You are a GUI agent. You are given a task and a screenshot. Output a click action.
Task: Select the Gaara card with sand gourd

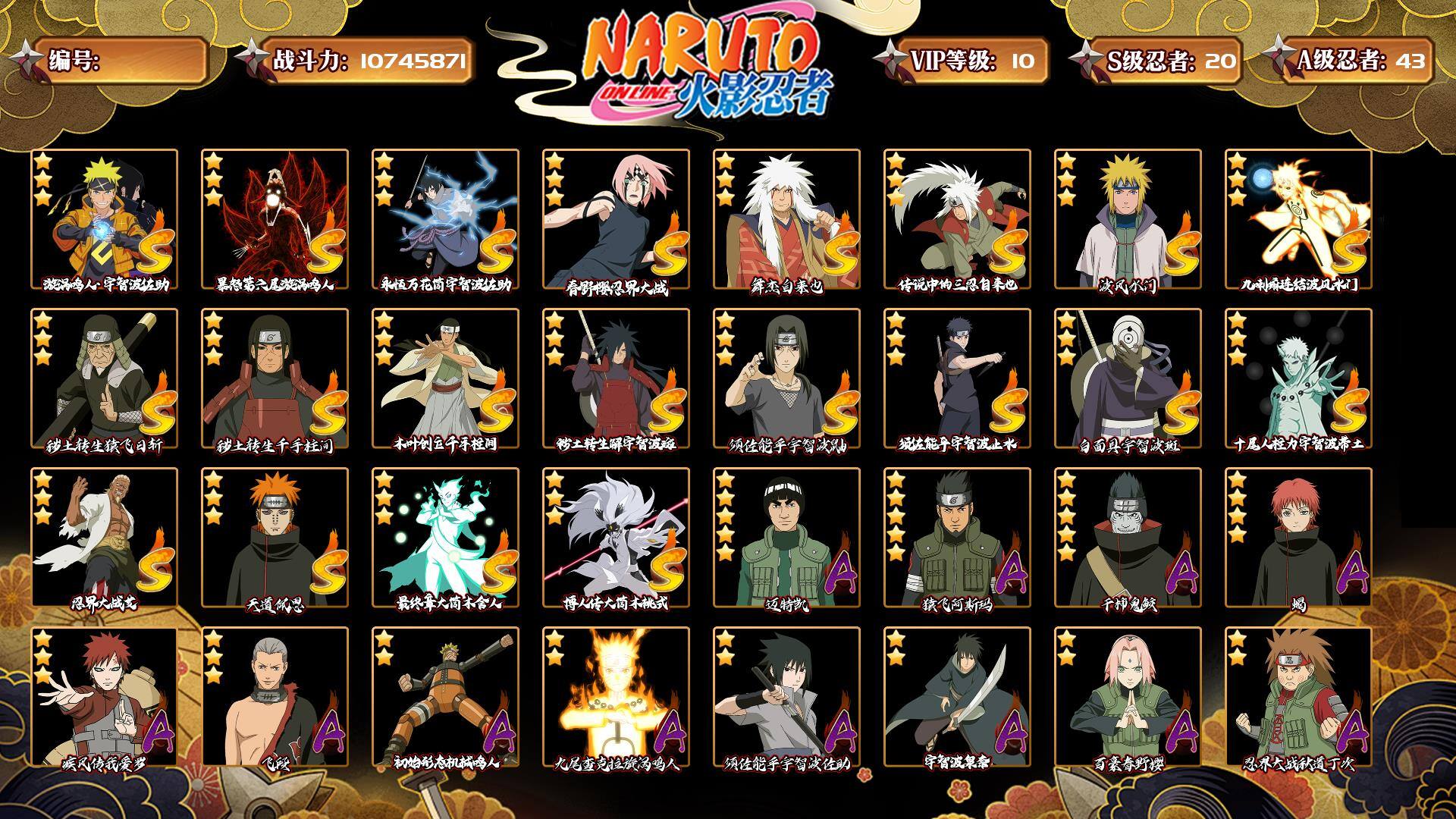(104, 697)
